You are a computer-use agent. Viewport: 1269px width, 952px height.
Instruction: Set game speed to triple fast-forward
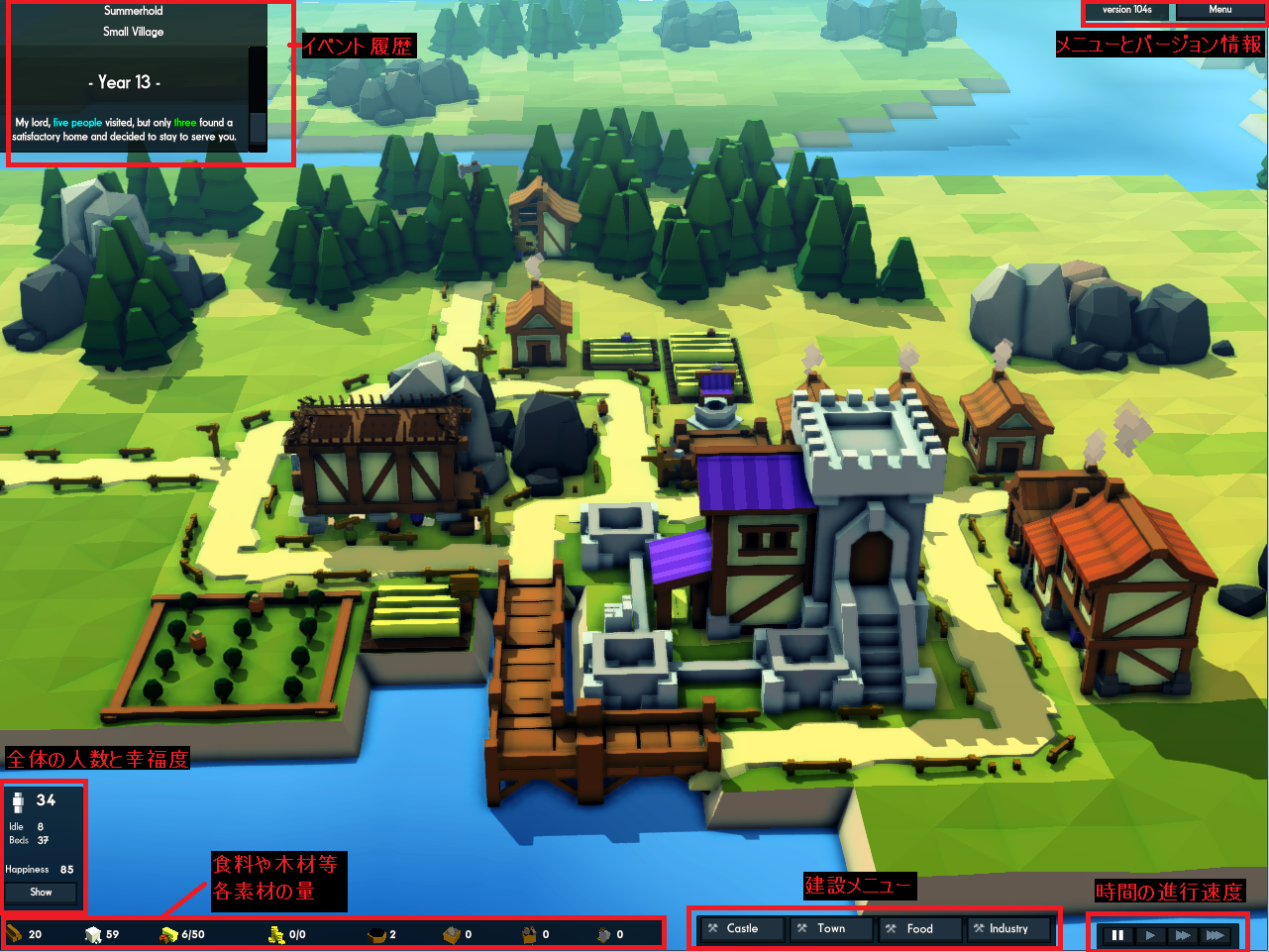tap(1215, 935)
